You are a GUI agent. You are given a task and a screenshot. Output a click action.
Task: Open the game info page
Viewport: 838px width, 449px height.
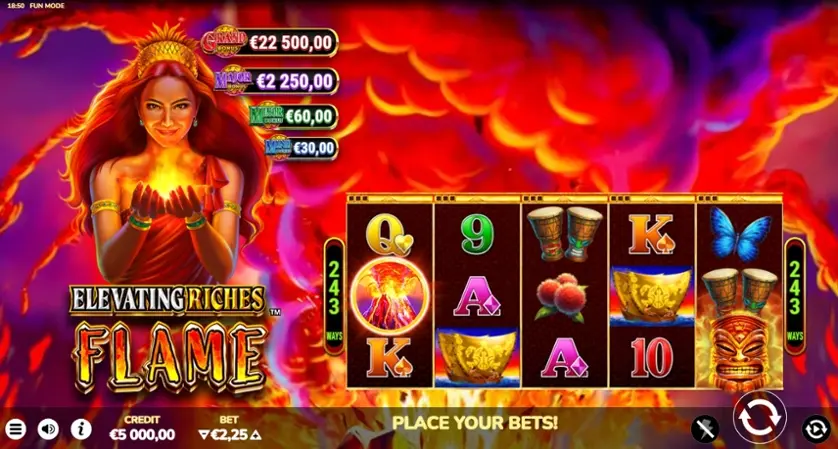click(x=81, y=429)
